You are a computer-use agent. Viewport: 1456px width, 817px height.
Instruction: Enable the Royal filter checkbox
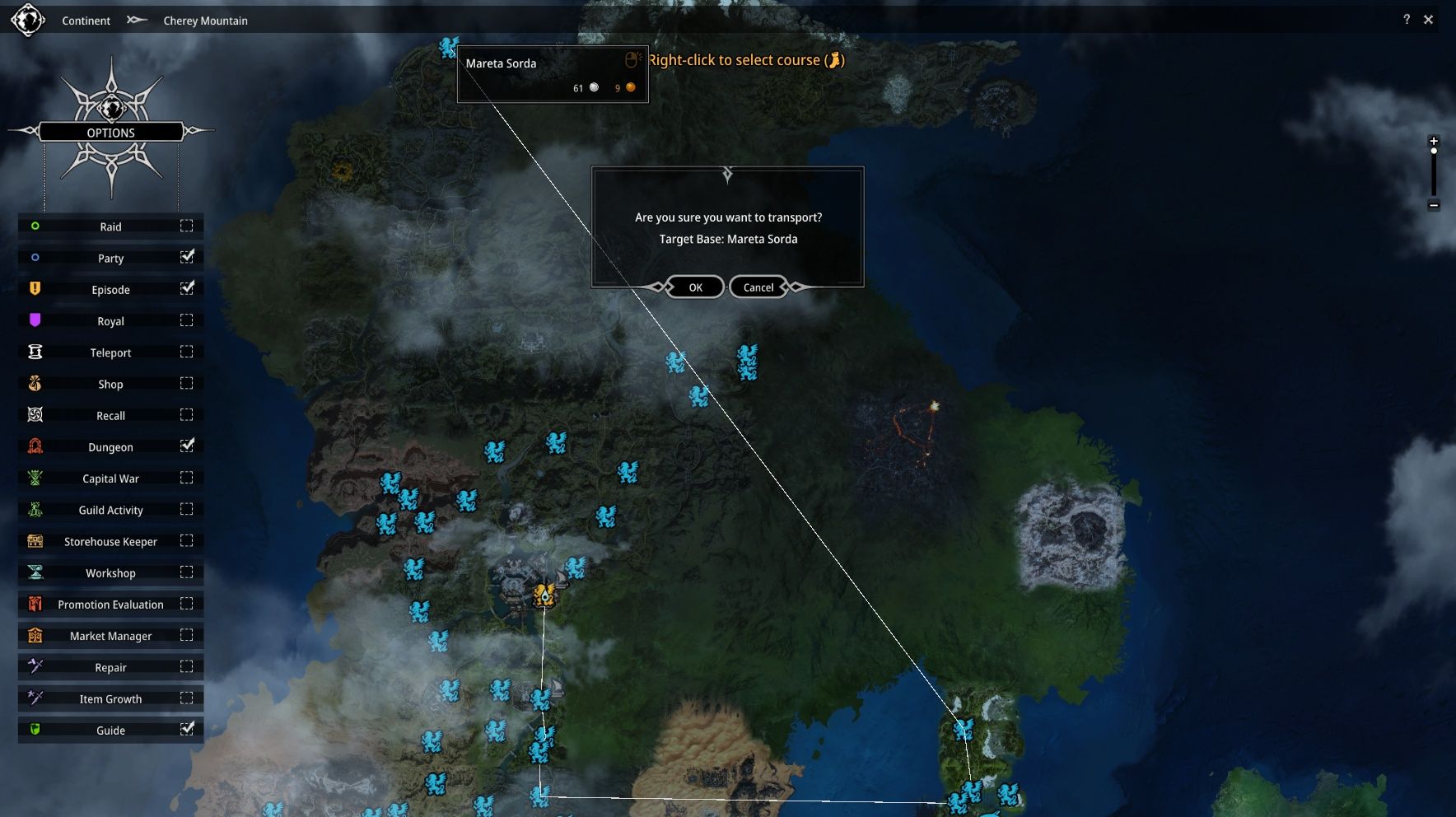tap(188, 320)
